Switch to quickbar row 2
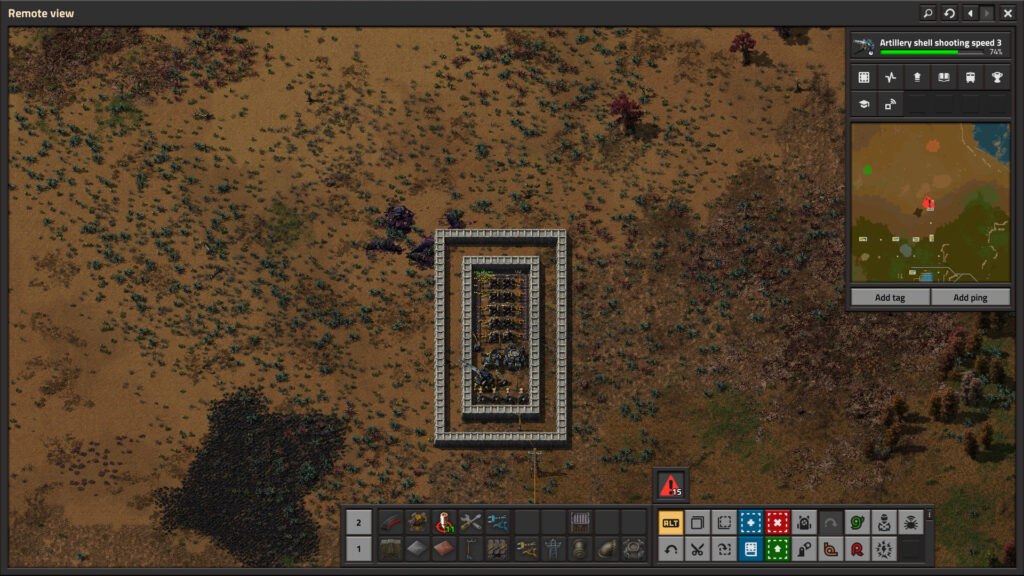The image size is (1024, 576). [358, 522]
